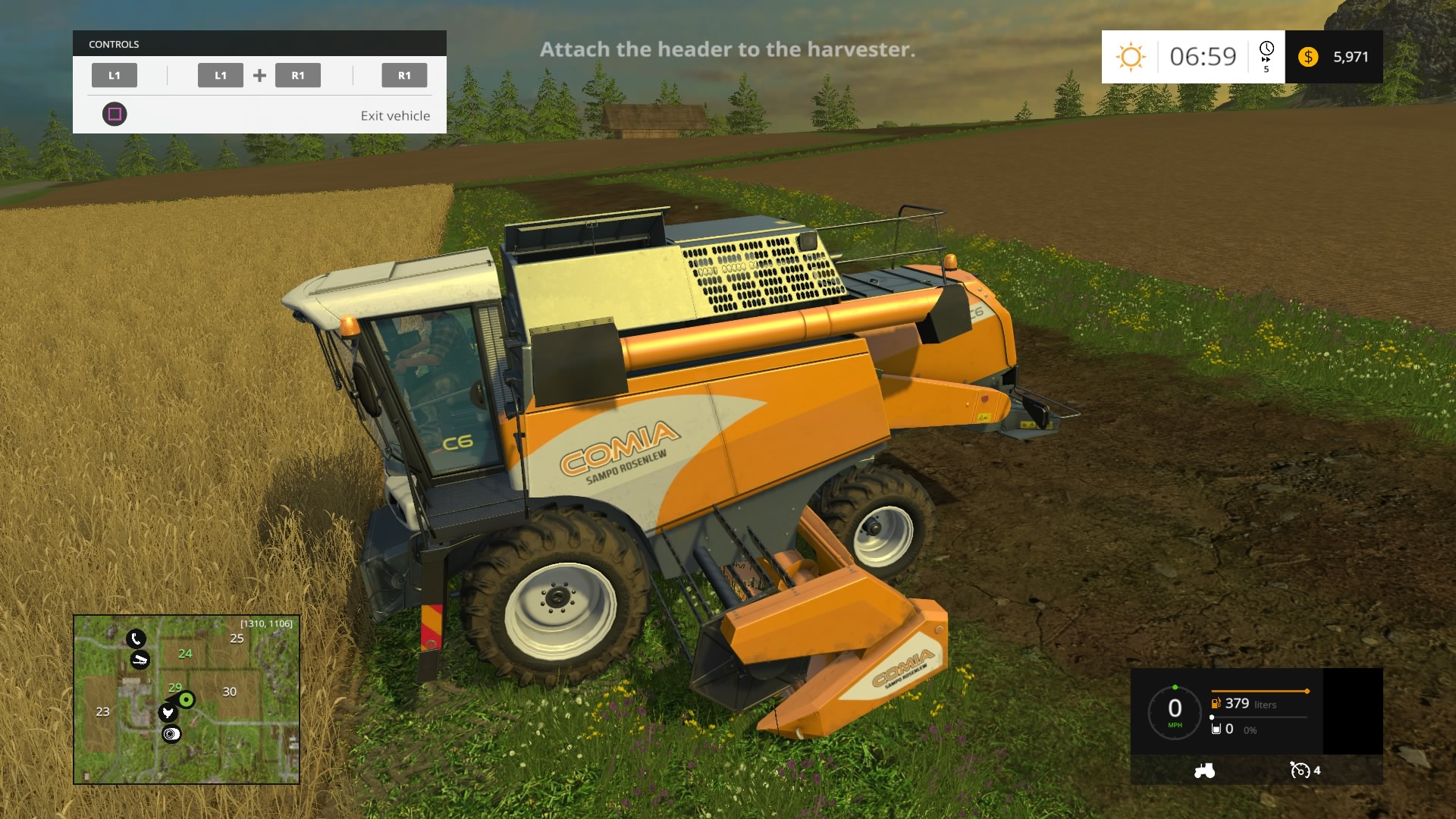Screen dimensions: 1456x819
Task: Click the orange fuel pump icon
Action: pyautogui.click(x=1216, y=704)
